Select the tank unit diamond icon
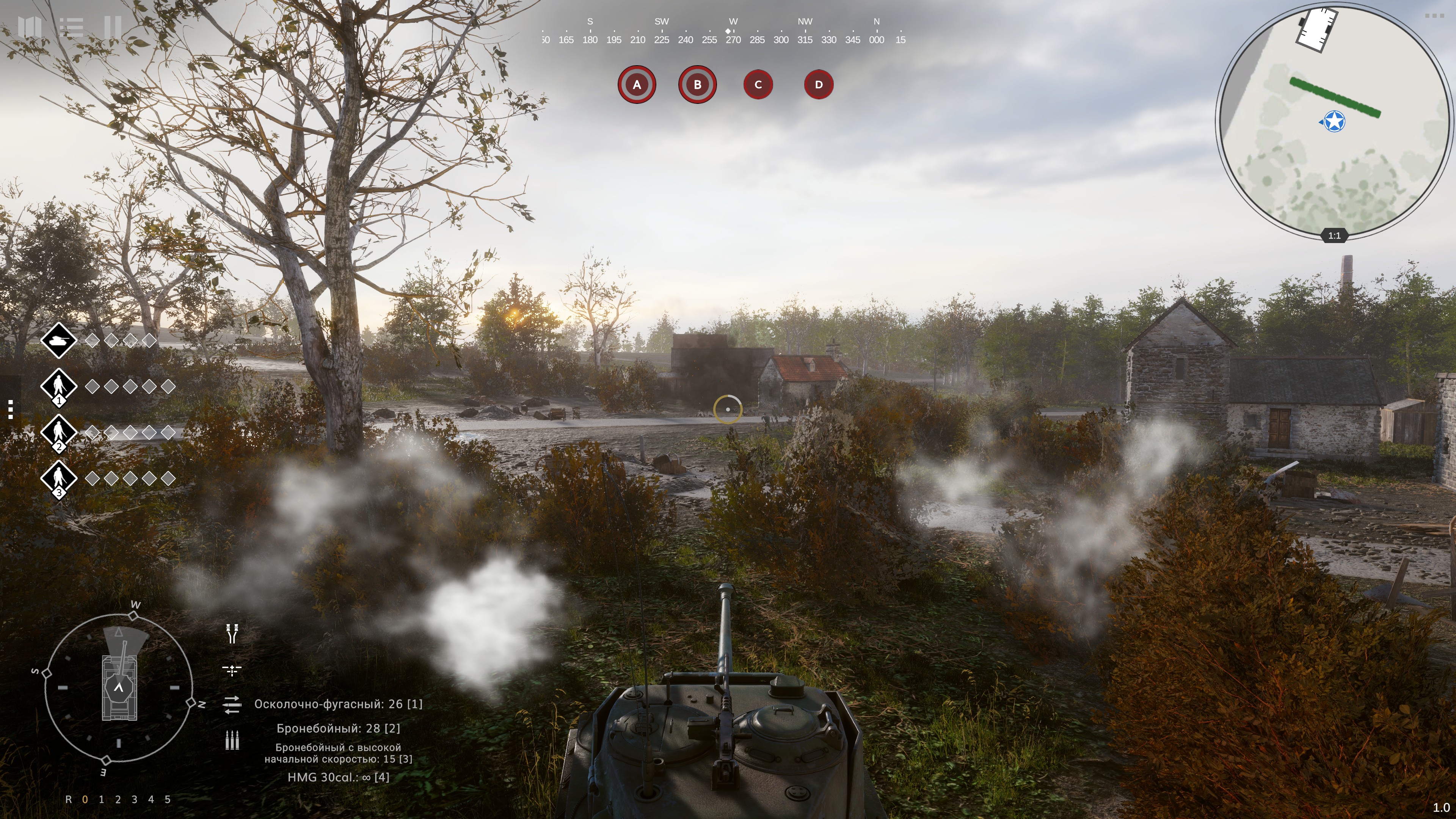This screenshot has width=1456, height=819. tap(59, 340)
